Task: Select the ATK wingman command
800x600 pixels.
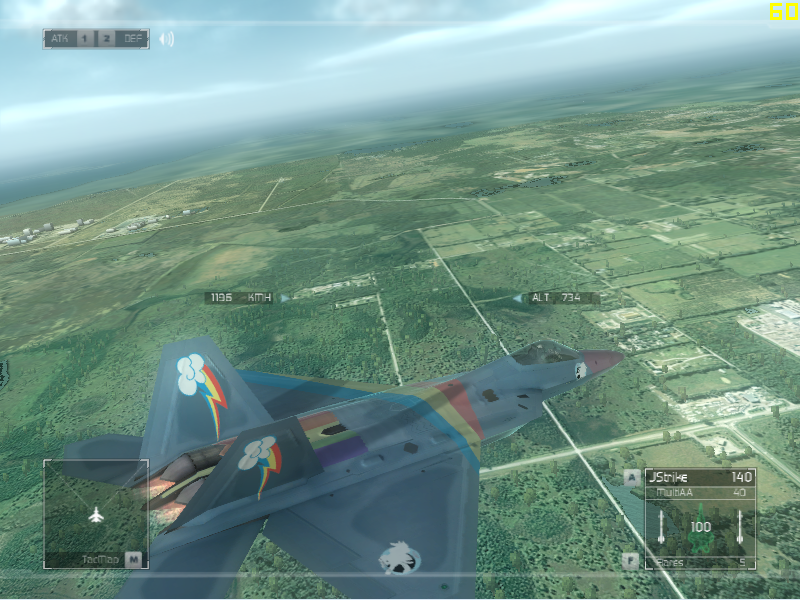Action: click(x=58, y=39)
